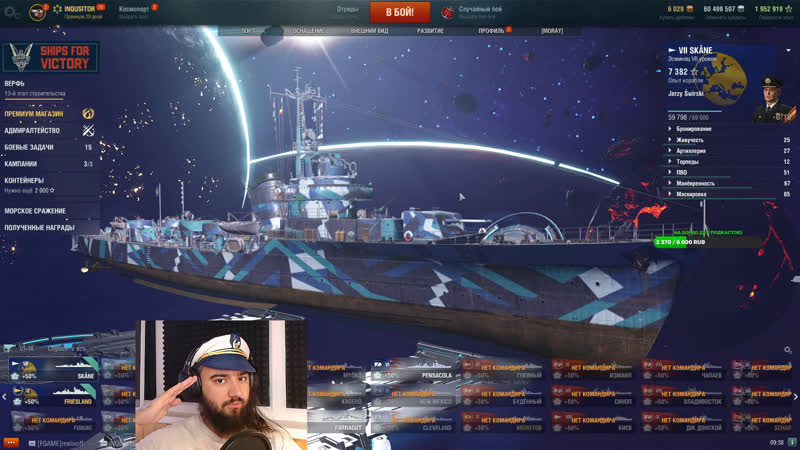The height and width of the screenshot is (450, 800).
Task: Open the Профиль tab
Action: (491, 31)
